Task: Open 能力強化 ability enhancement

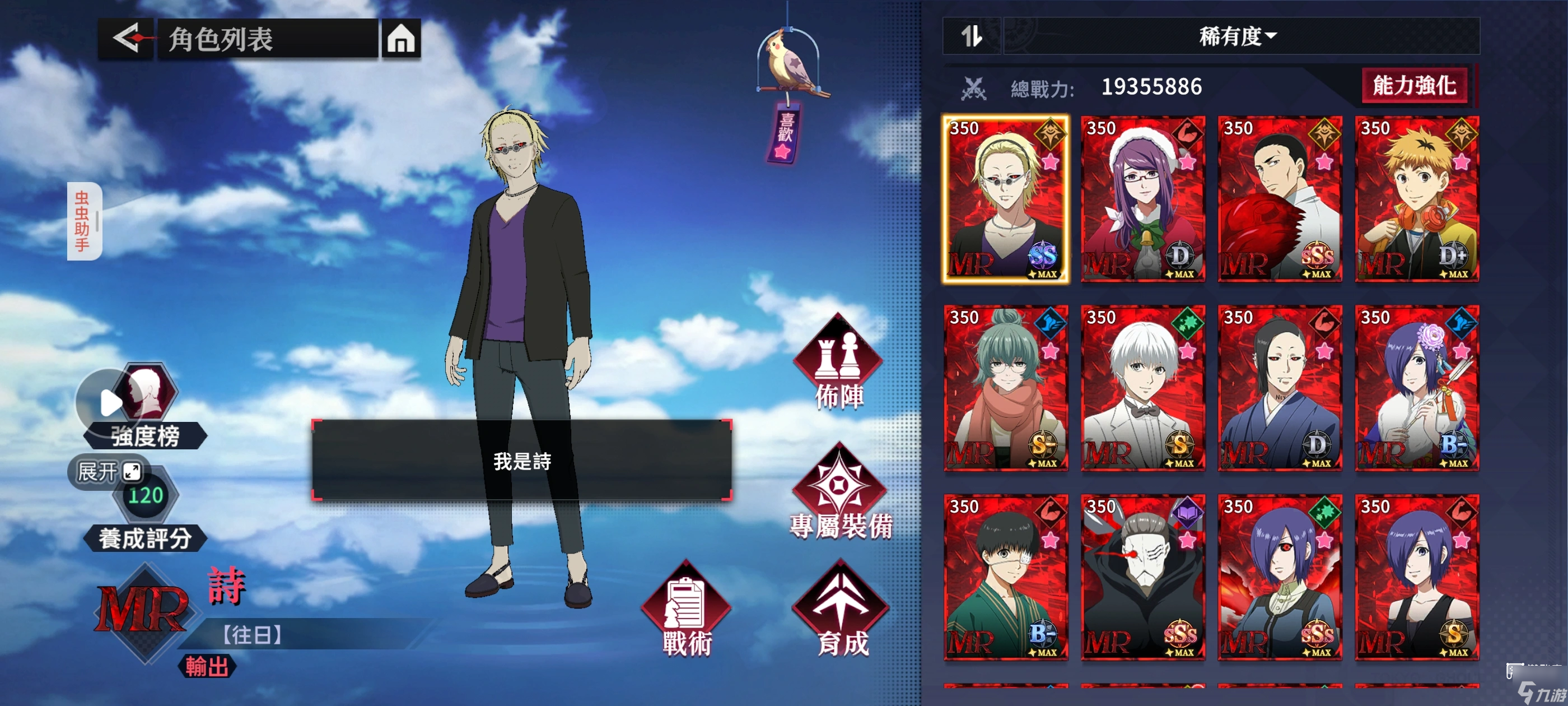Action: [x=1414, y=86]
